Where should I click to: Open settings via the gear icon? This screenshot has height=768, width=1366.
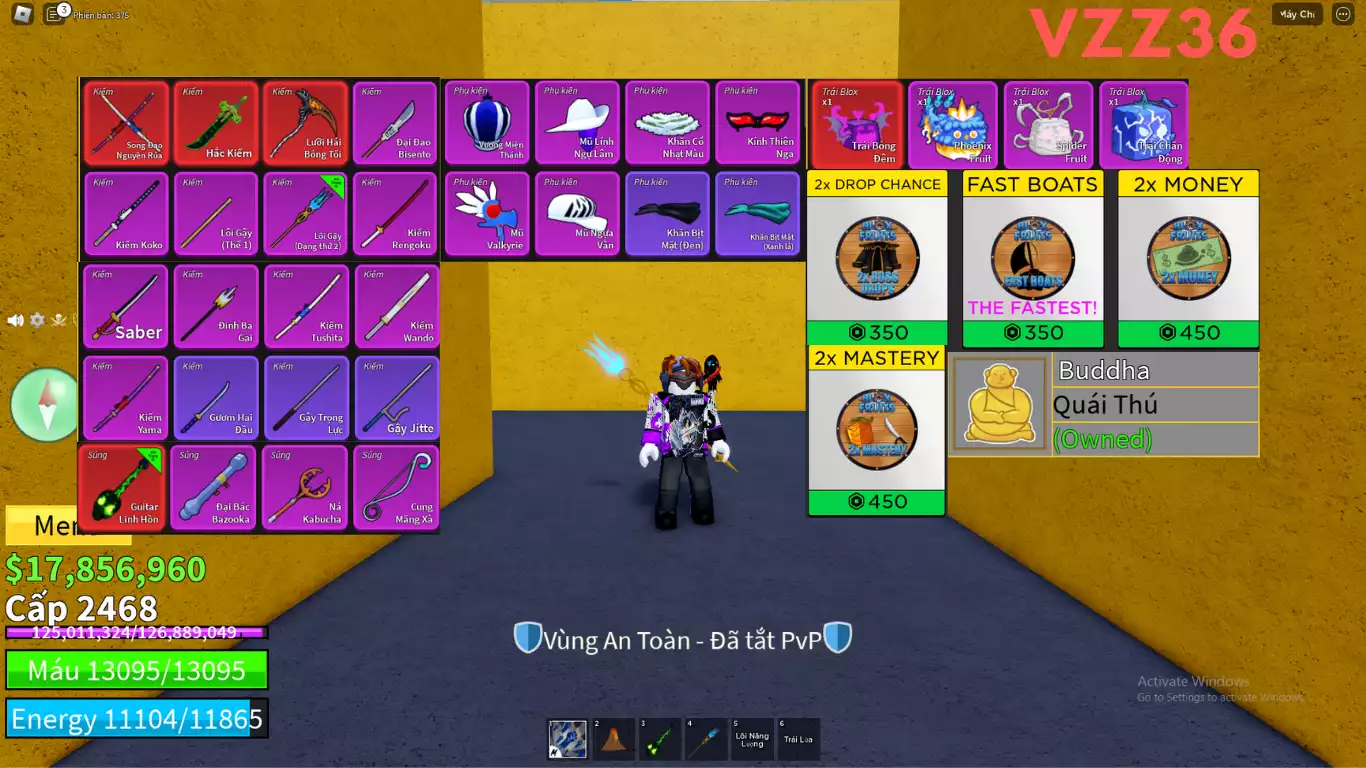(x=37, y=320)
